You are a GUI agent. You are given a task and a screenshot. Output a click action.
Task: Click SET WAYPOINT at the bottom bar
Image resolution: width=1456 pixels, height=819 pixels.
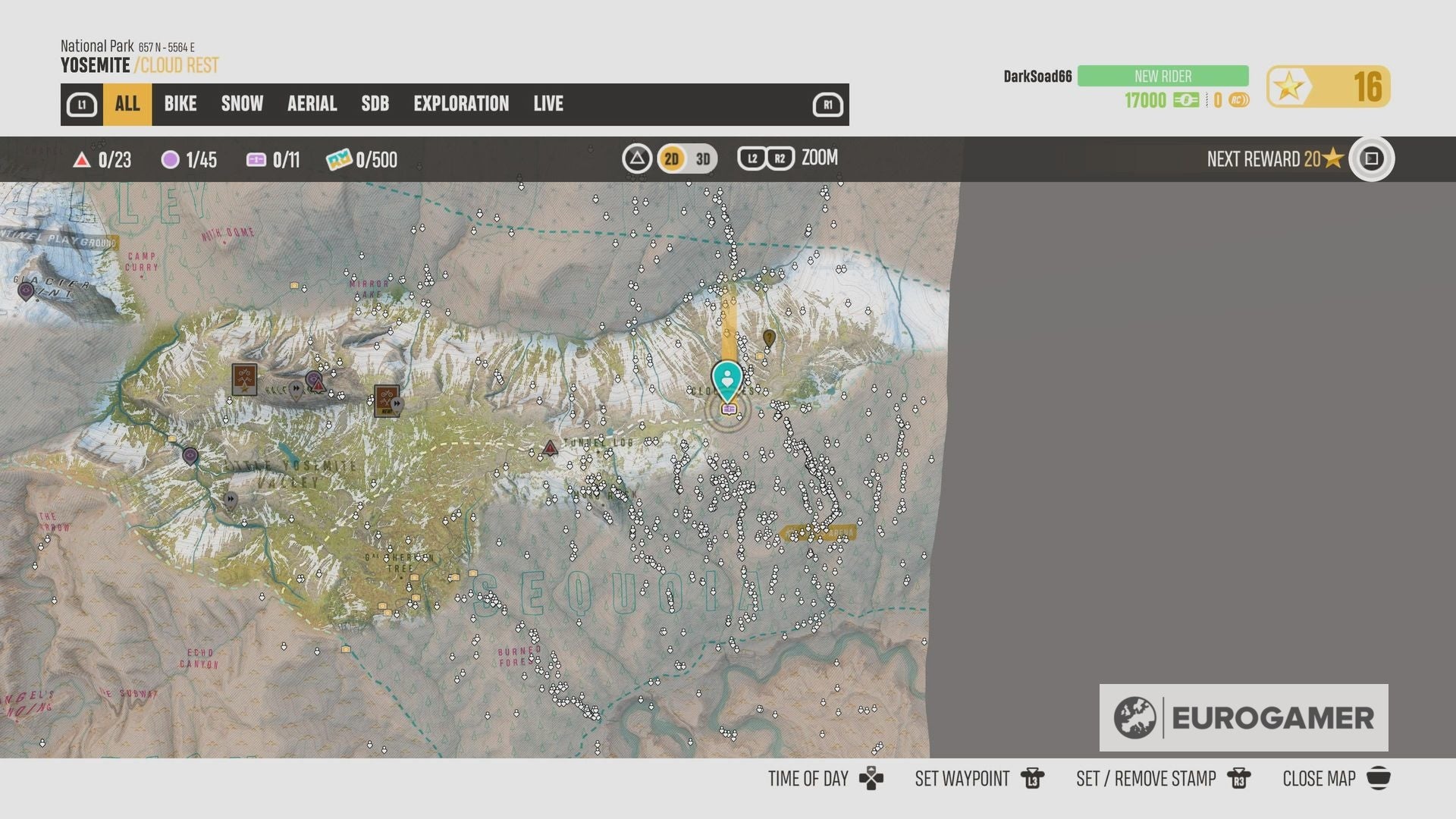point(962,778)
